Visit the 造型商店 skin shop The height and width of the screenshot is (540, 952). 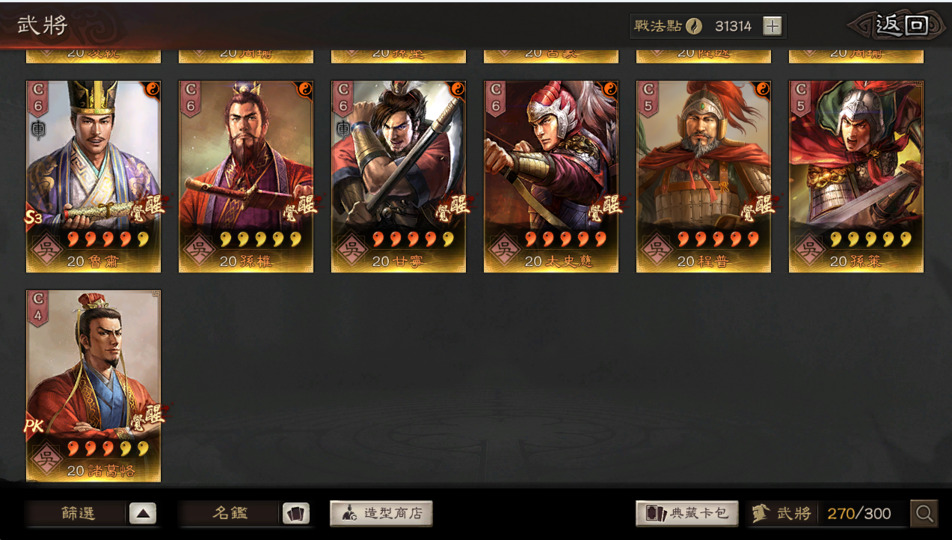point(381,514)
